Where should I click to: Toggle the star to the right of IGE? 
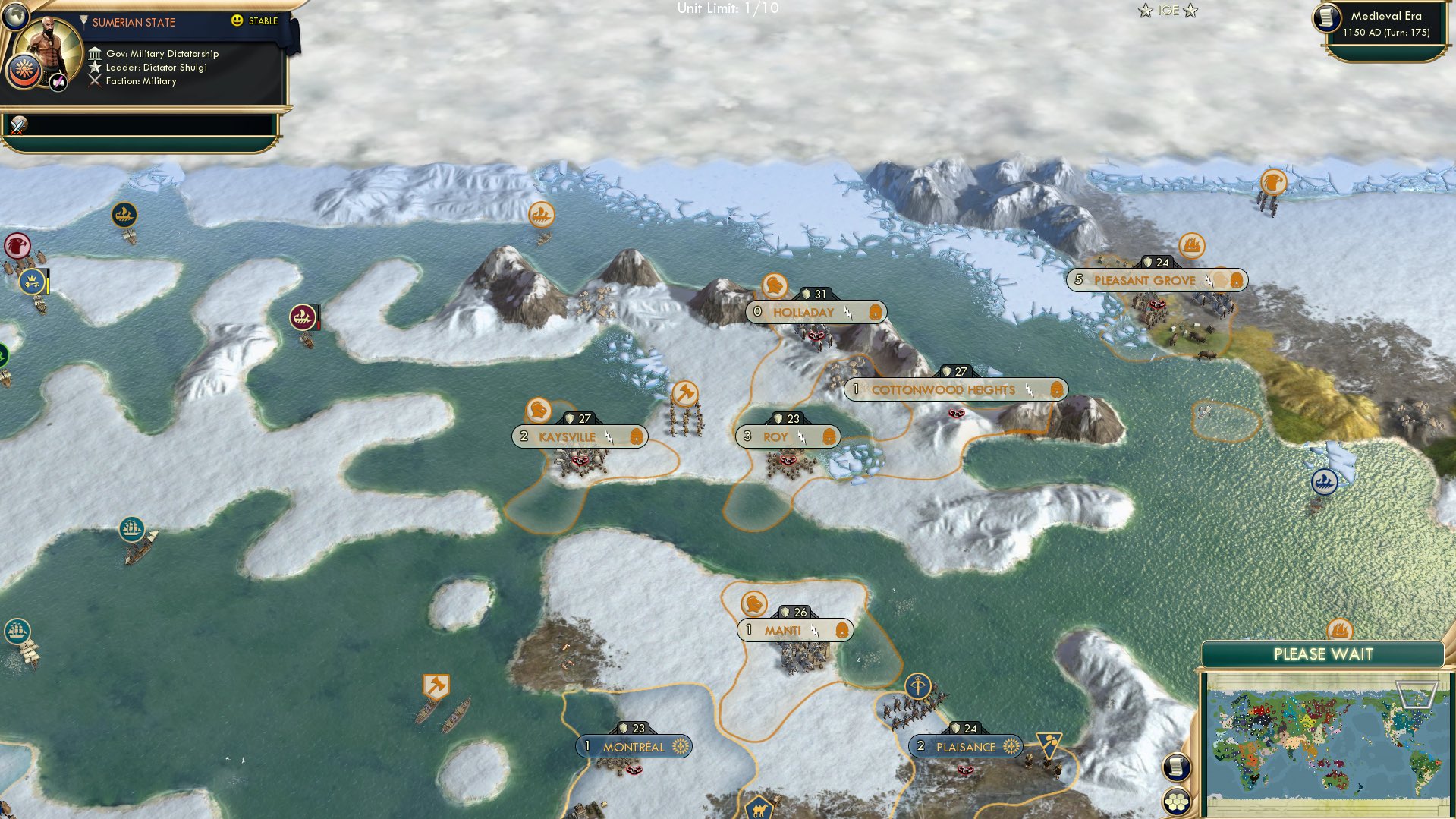pos(1191,11)
